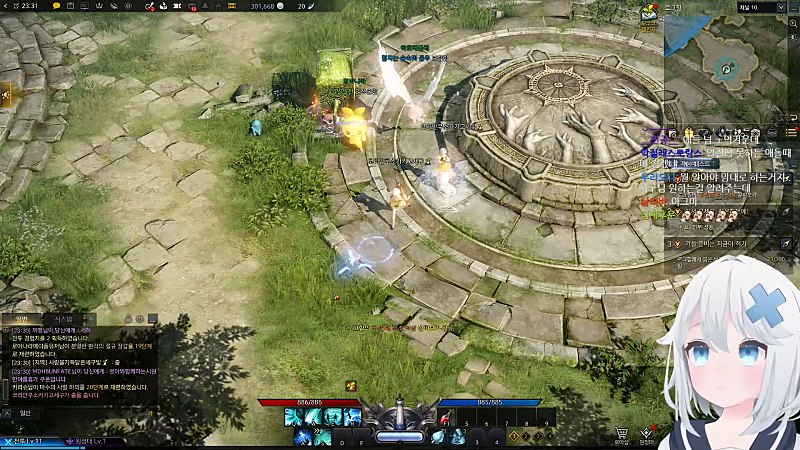Open the shop cart icon

tap(621, 434)
